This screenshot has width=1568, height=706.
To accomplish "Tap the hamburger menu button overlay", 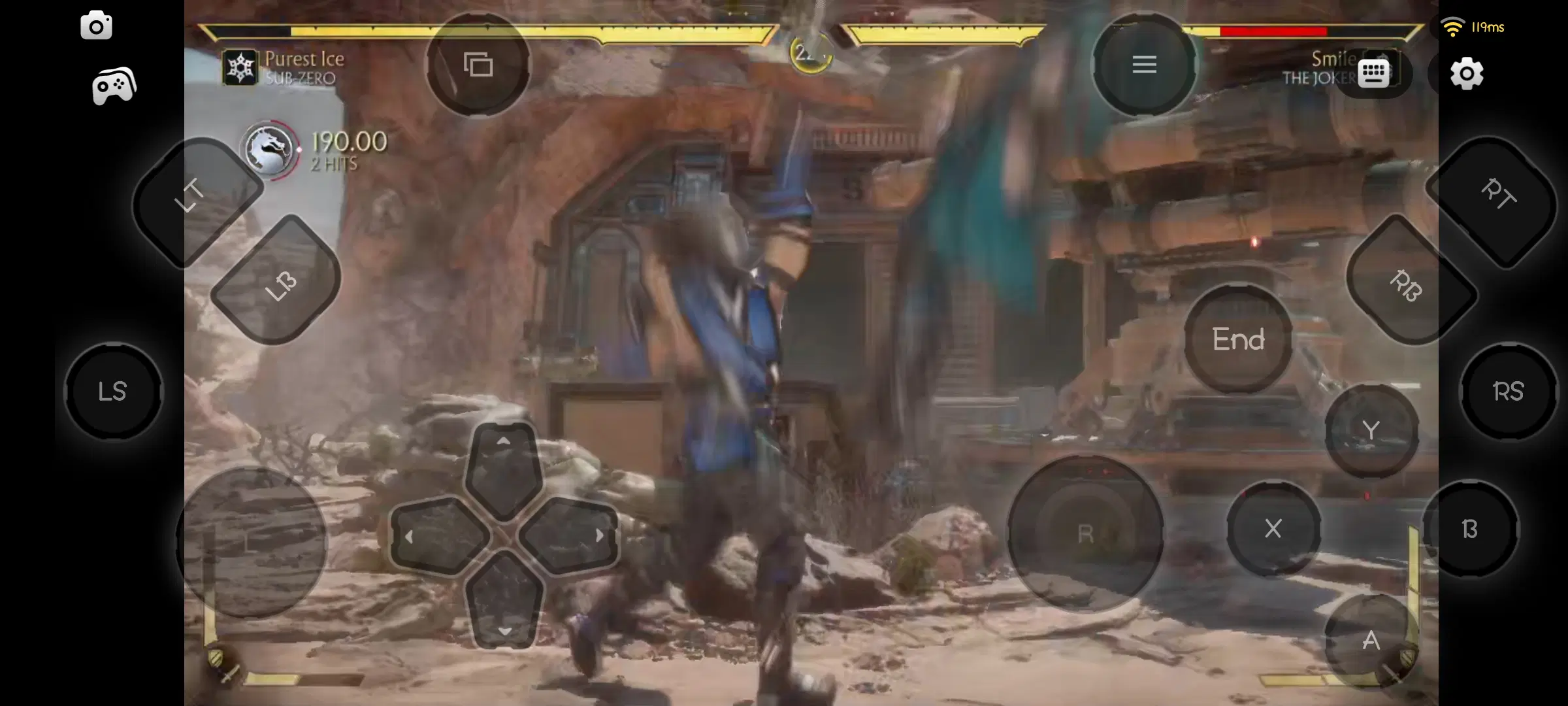I will pos(1145,64).
